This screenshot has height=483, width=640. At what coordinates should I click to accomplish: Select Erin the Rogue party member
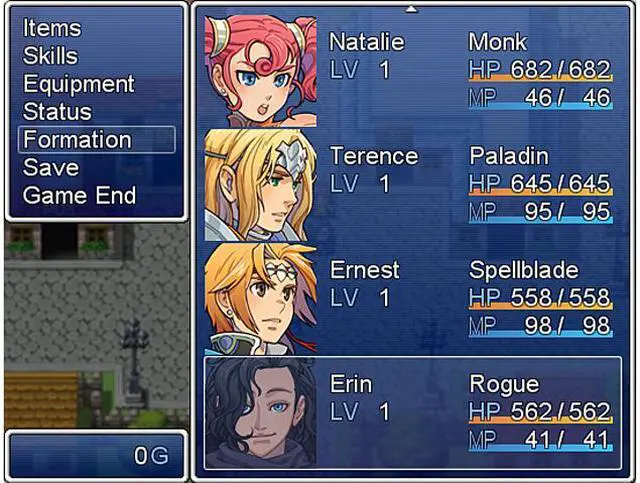[412, 412]
